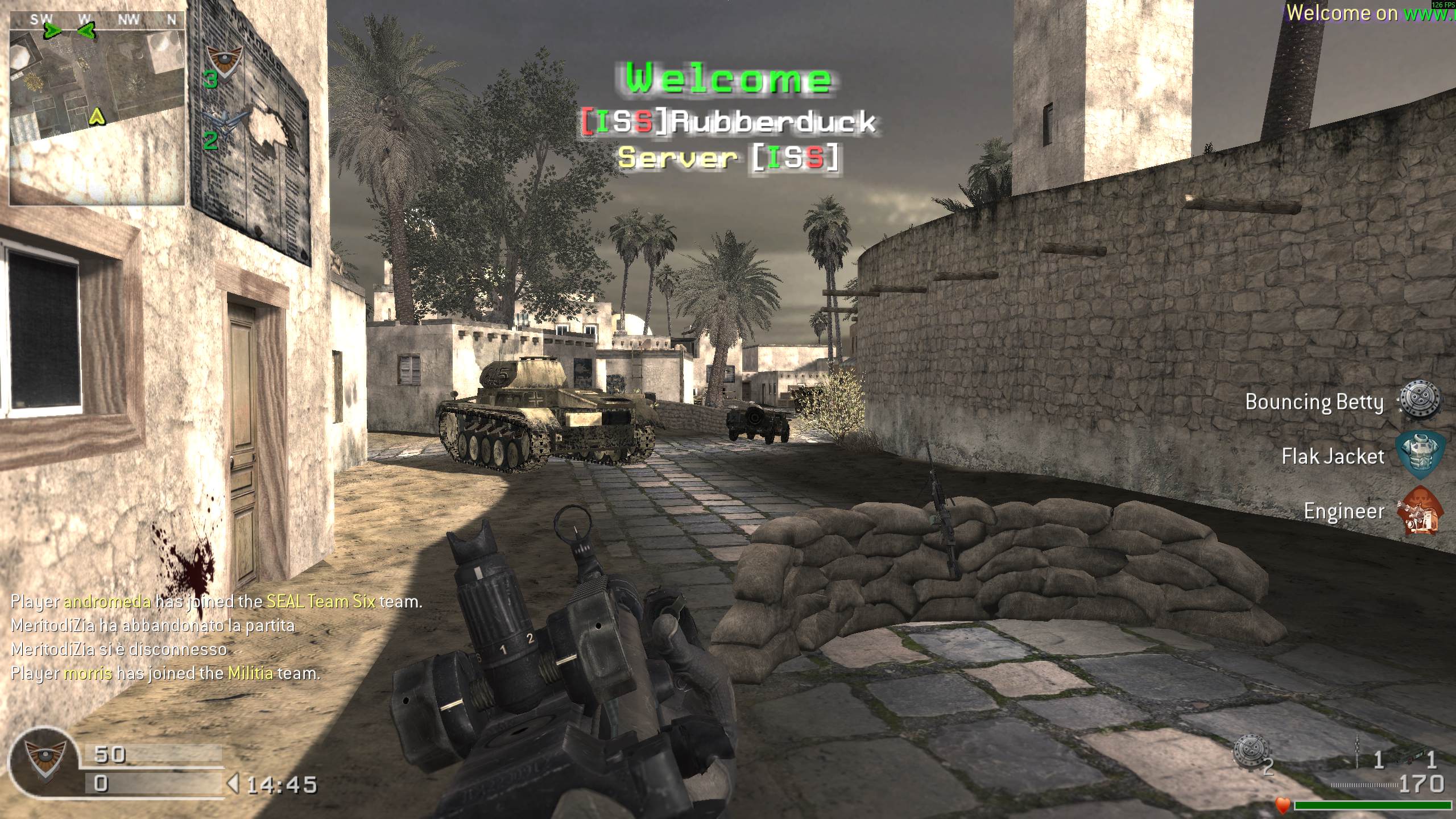The height and width of the screenshot is (819, 1456).
Task: Click the chat feed message log
Action: click(x=216, y=637)
